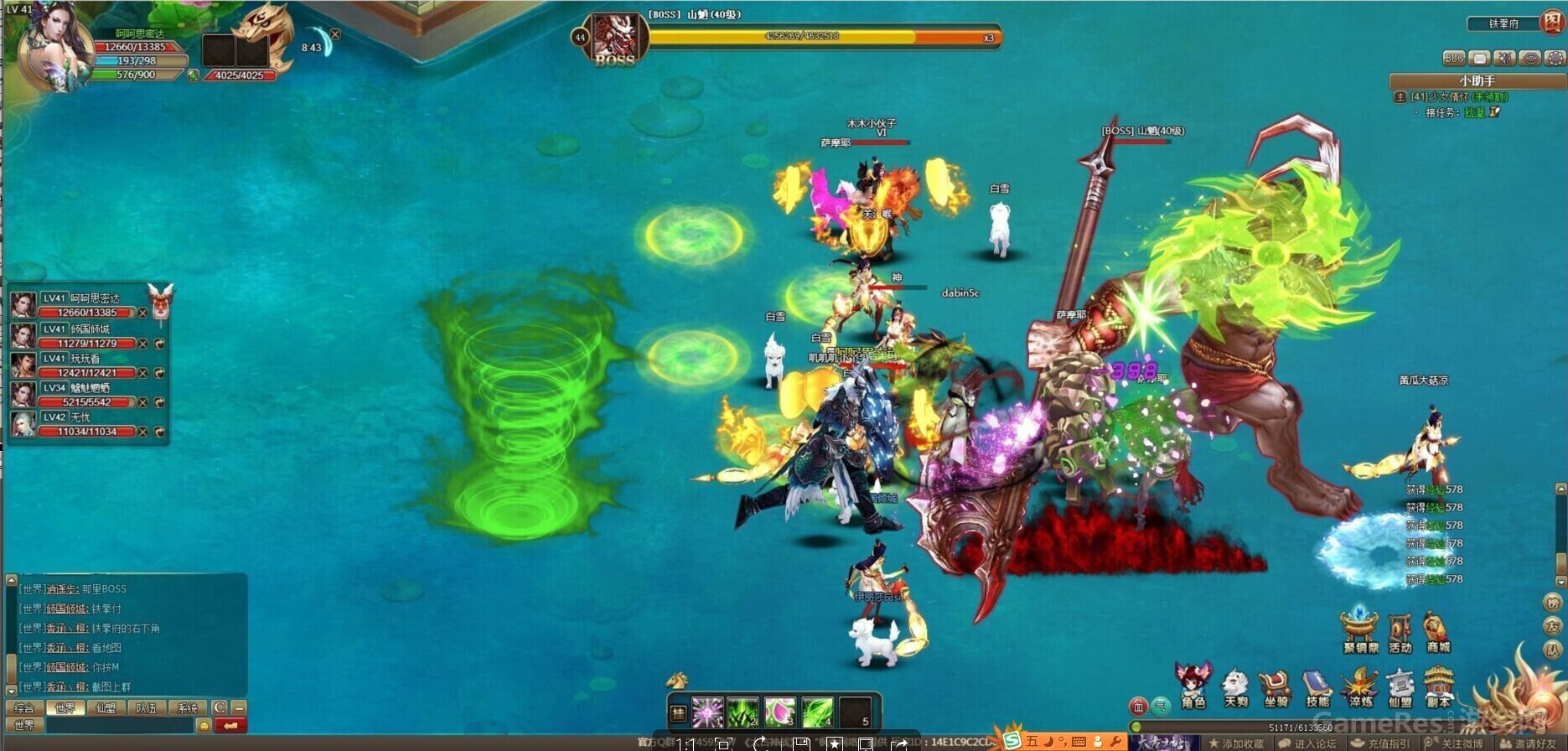Switch chat to the 队伍 team tab
Viewport: 1568px width, 751px height.
[x=147, y=708]
